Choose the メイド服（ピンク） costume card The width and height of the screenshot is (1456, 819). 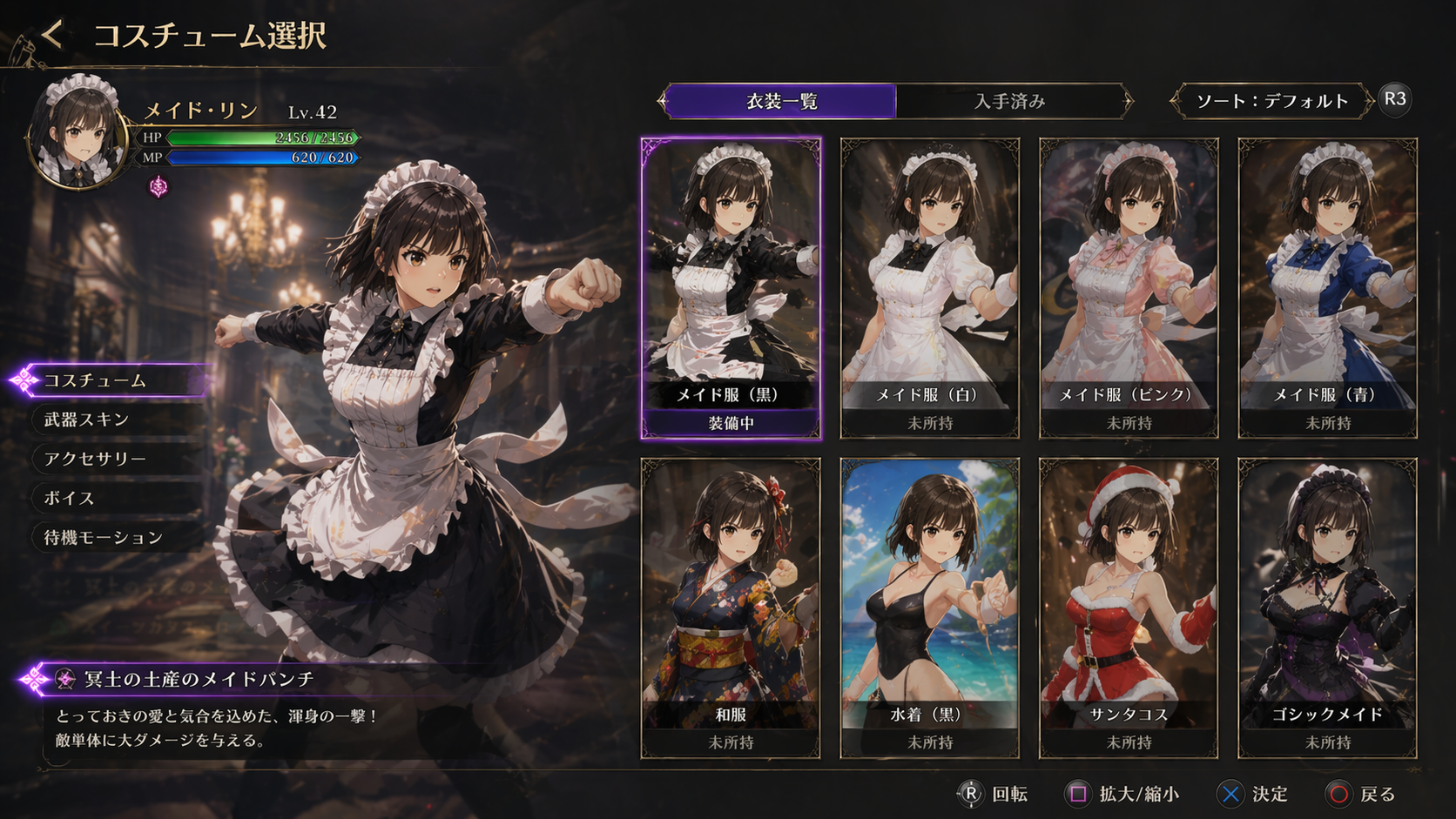click(x=1129, y=287)
